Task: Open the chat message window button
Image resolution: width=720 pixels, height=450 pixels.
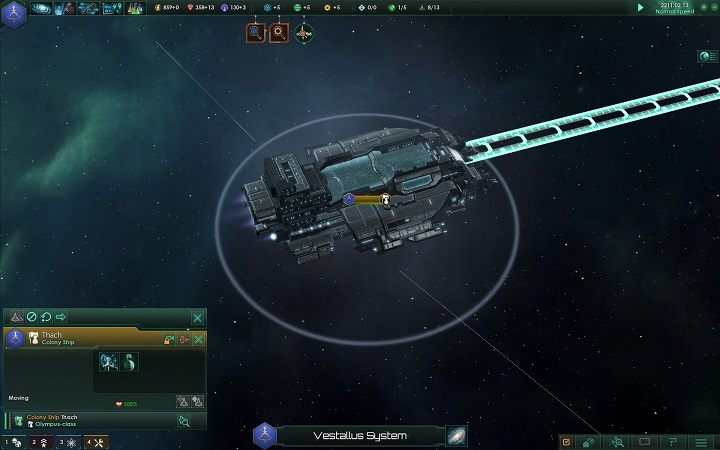Action: pos(645,441)
